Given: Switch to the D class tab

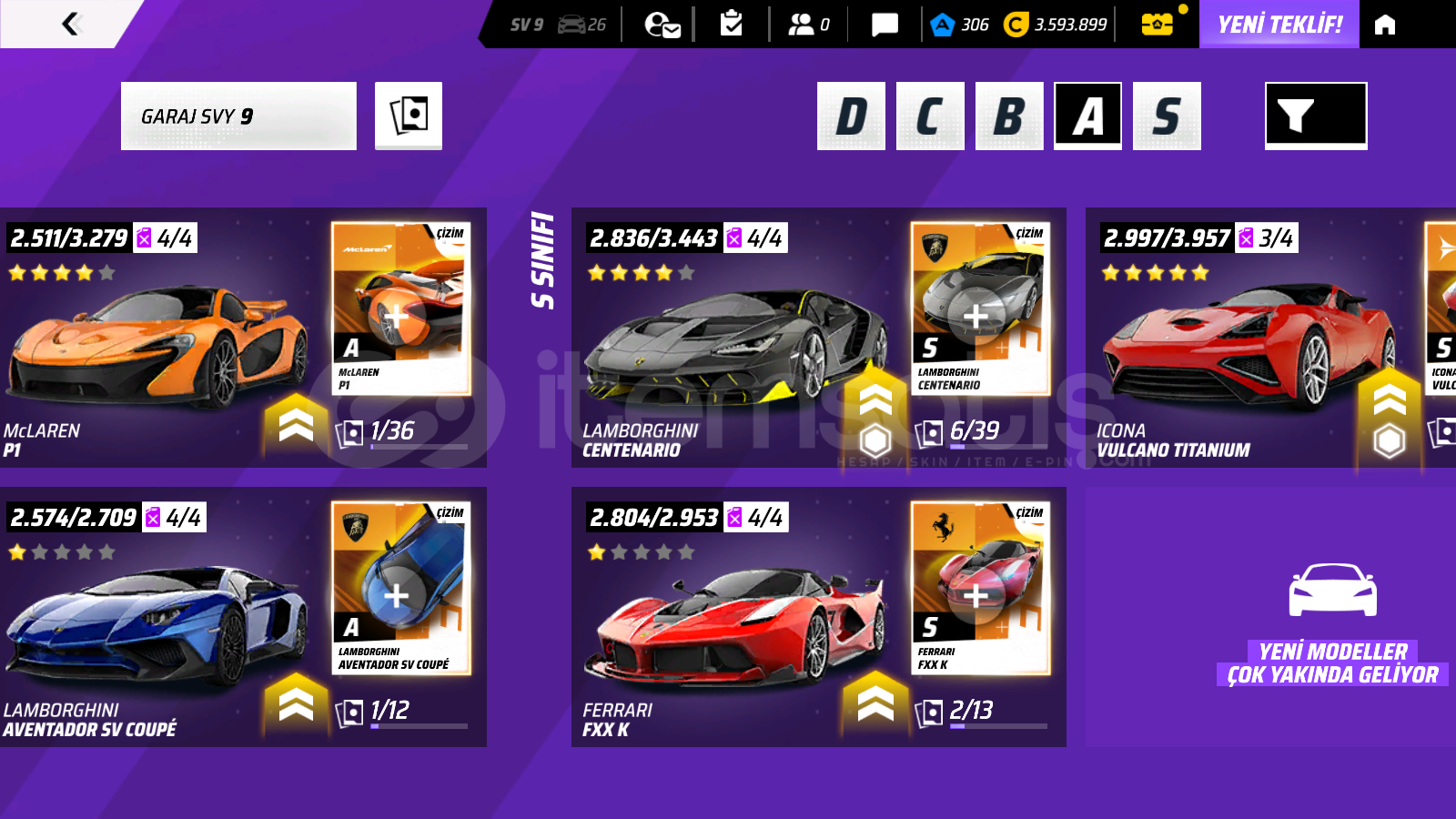Looking at the screenshot, I should (x=851, y=116).
